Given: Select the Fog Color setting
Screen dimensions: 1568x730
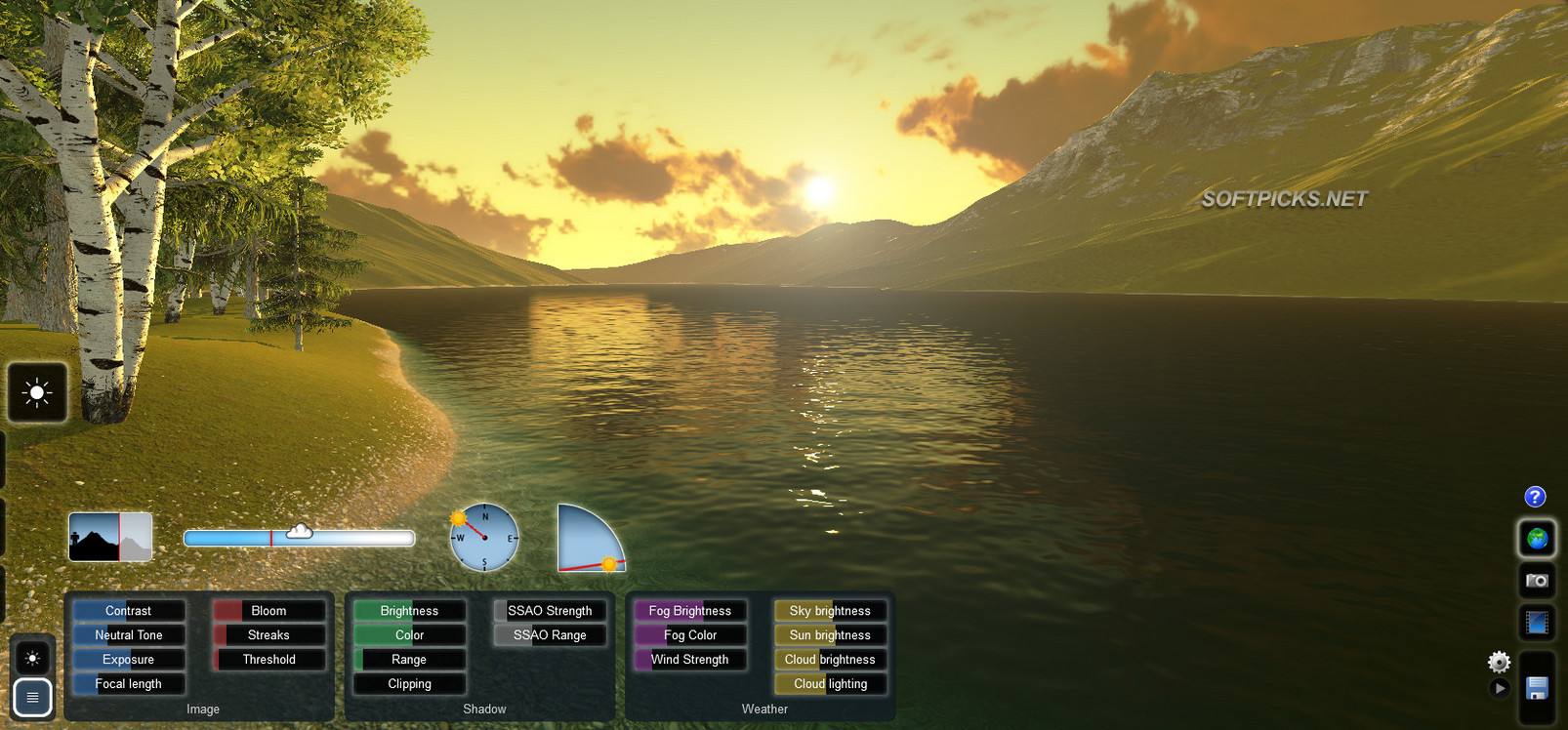Looking at the screenshot, I should tap(689, 634).
